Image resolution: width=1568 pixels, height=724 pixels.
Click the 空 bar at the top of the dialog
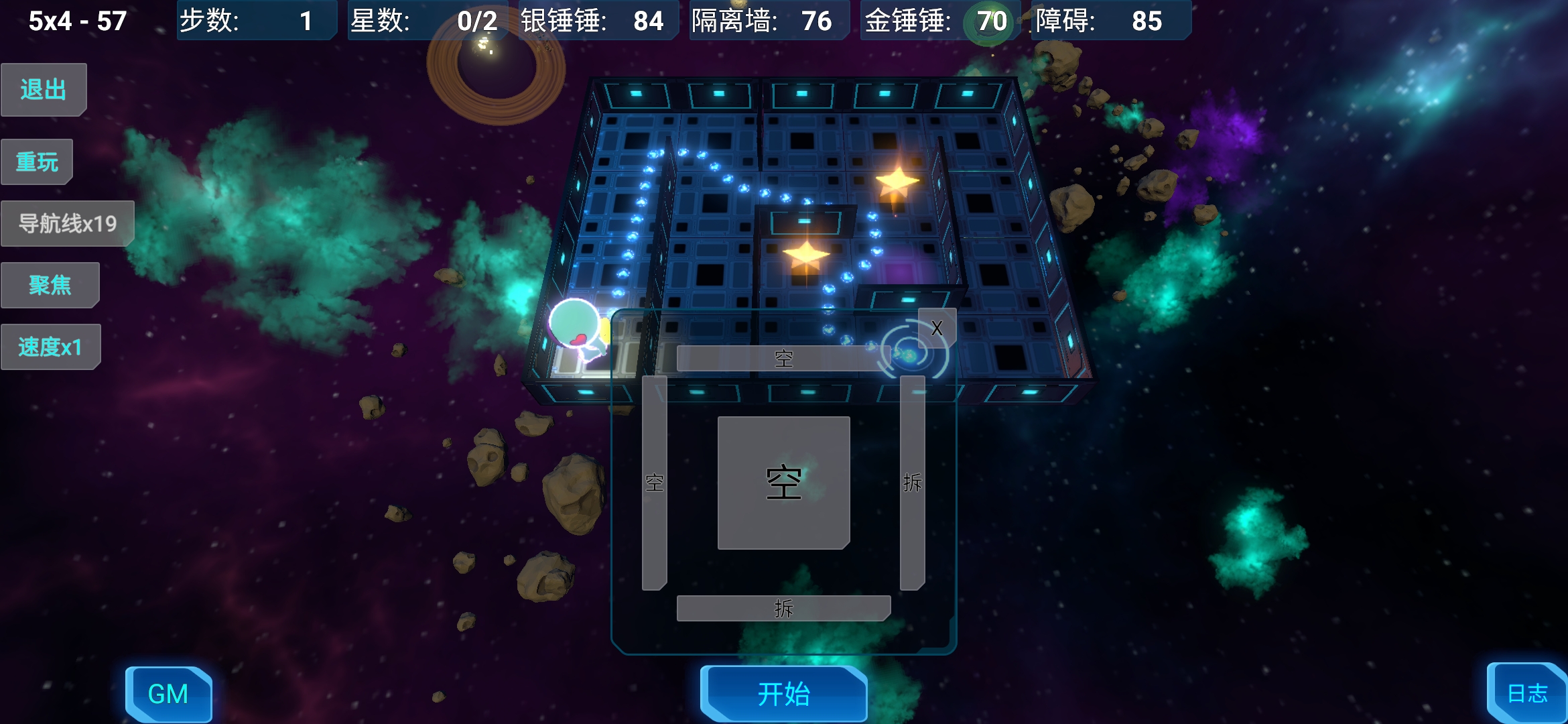[x=784, y=357]
